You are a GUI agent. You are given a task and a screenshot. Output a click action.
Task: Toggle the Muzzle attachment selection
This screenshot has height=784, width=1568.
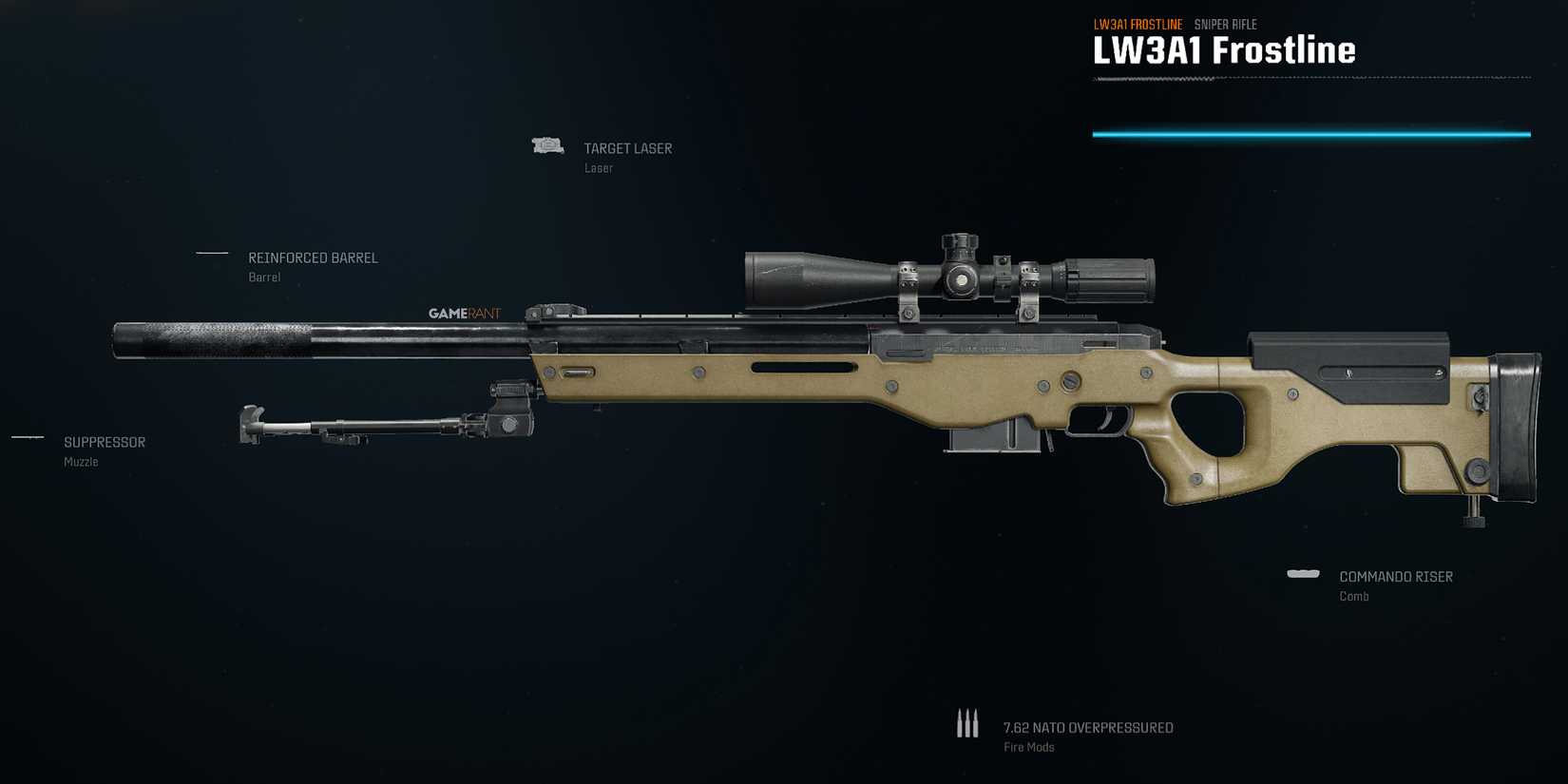80,462
